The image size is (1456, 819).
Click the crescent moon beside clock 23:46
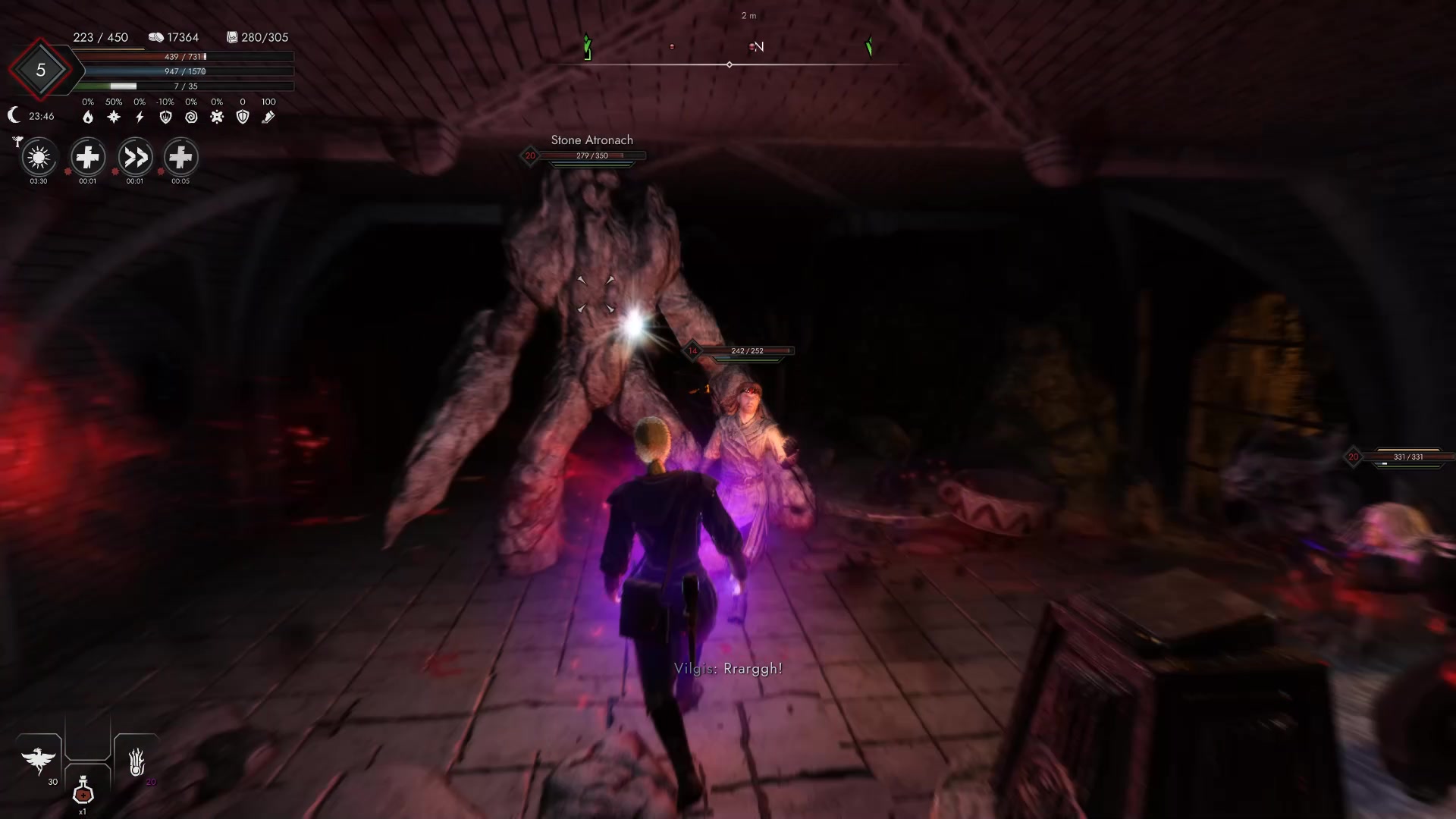click(x=14, y=115)
